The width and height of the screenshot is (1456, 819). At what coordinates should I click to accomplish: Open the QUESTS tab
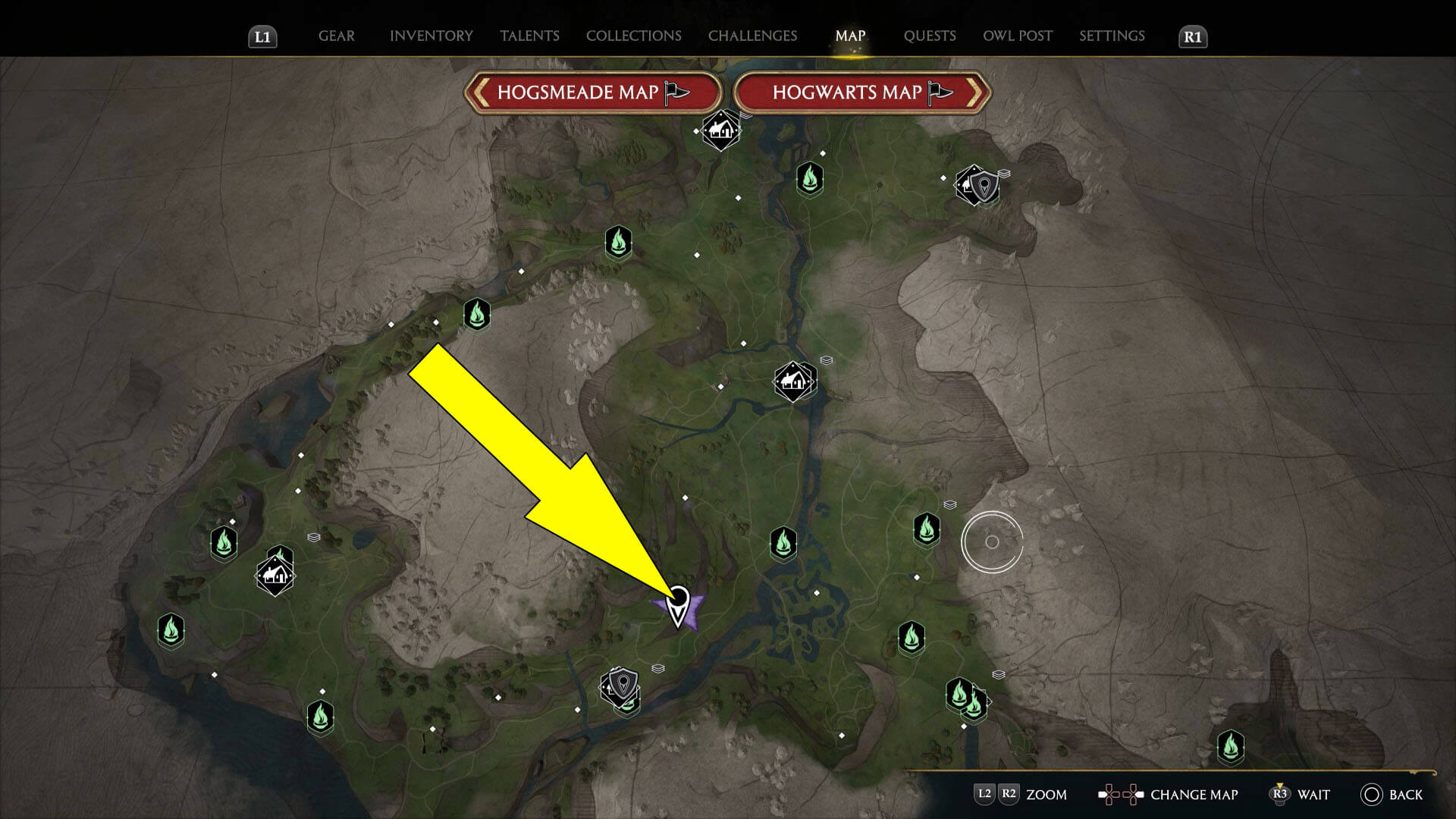(930, 36)
